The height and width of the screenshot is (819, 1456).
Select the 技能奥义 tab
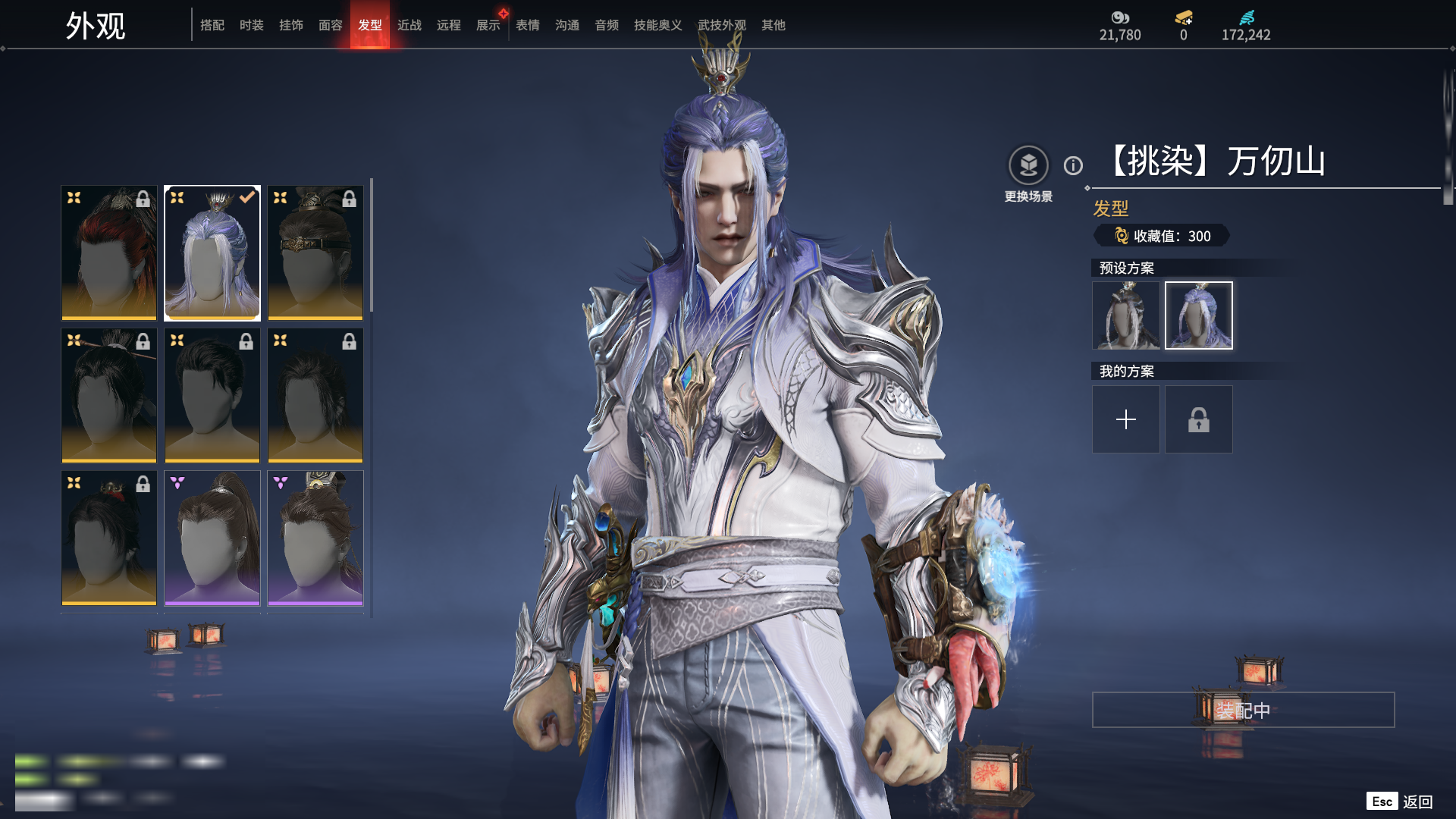click(657, 25)
